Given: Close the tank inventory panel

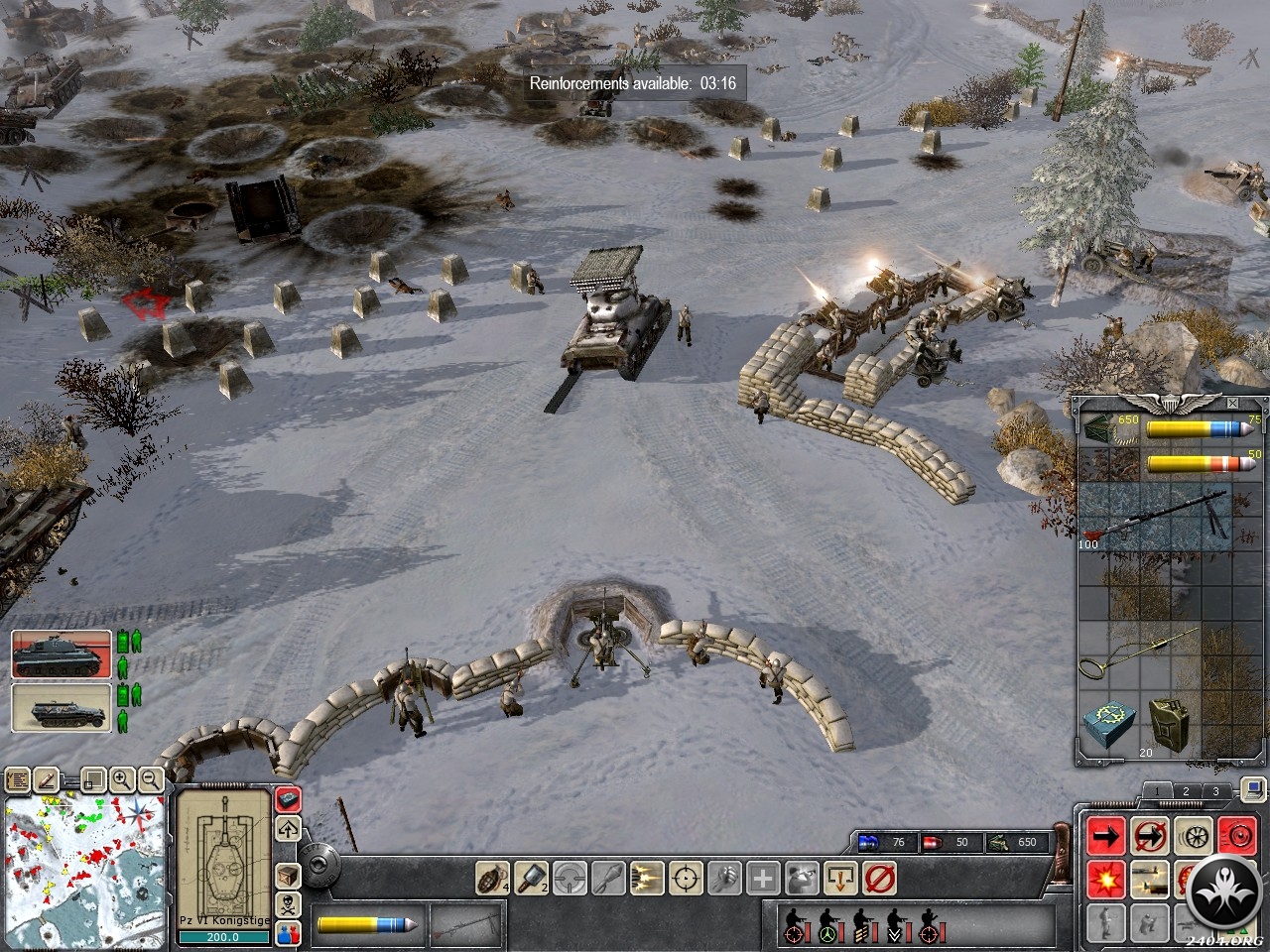Looking at the screenshot, I should (x=1232, y=404).
